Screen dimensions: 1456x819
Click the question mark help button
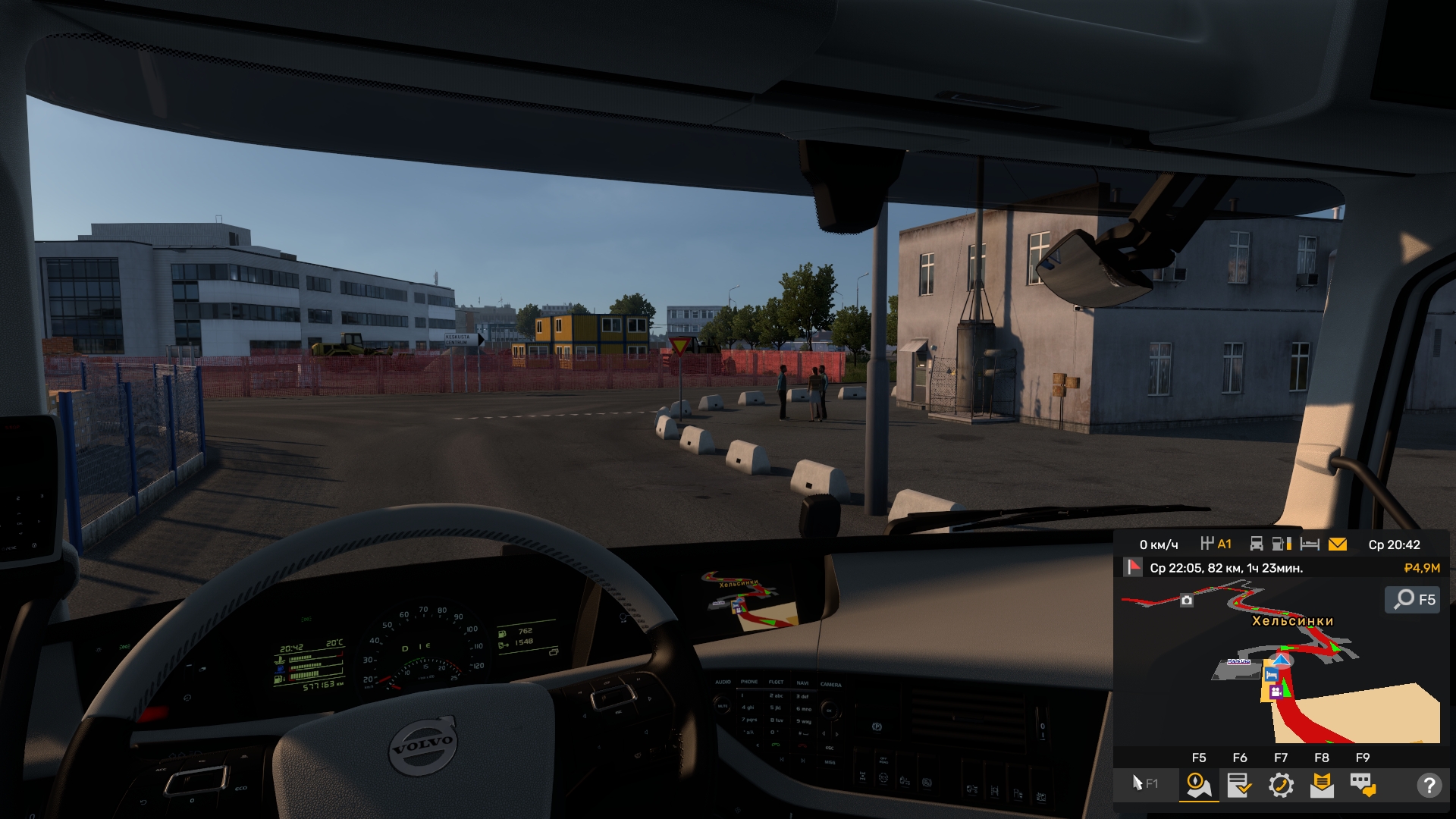click(1429, 785)
